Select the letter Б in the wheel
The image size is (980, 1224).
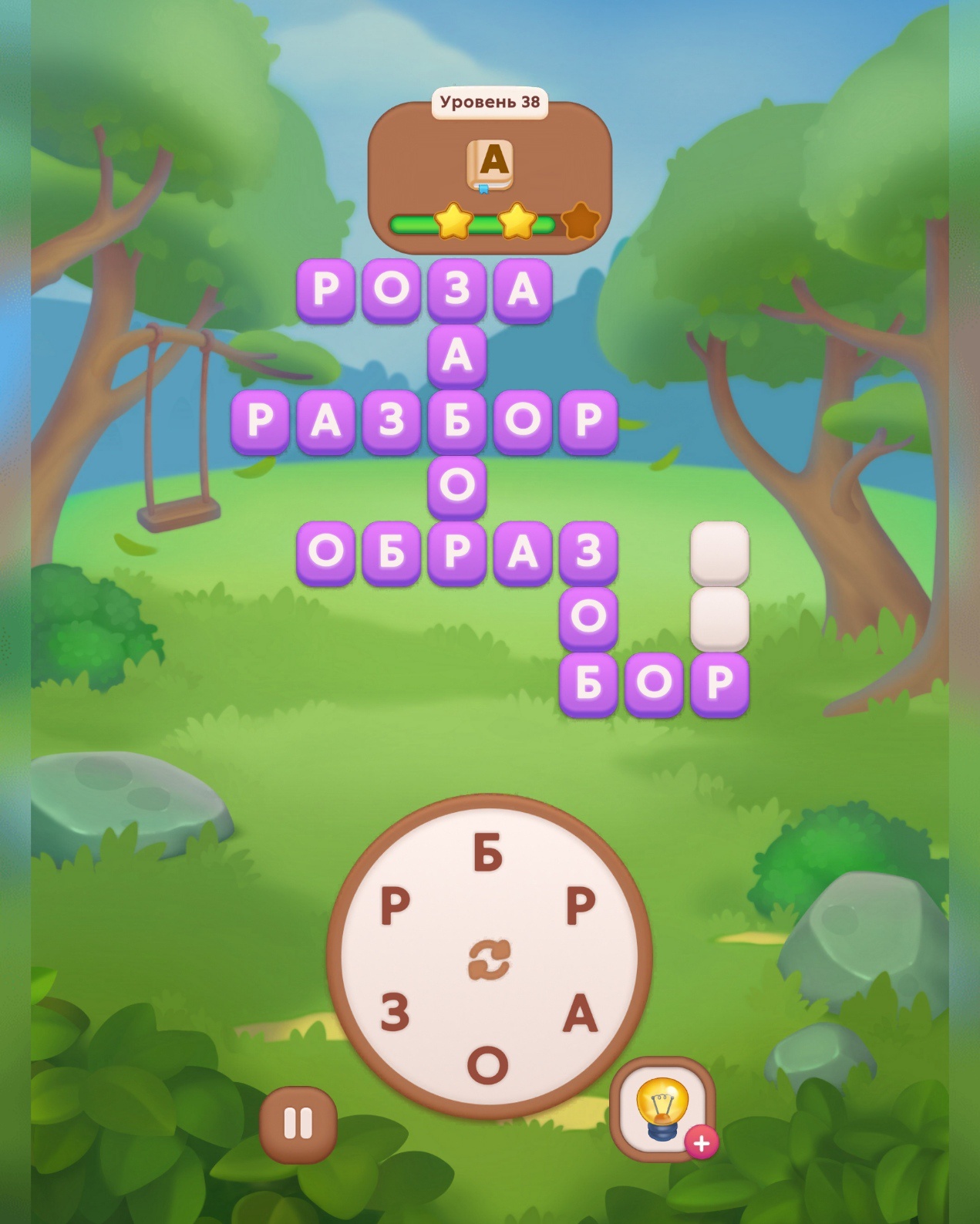[488, 854]
